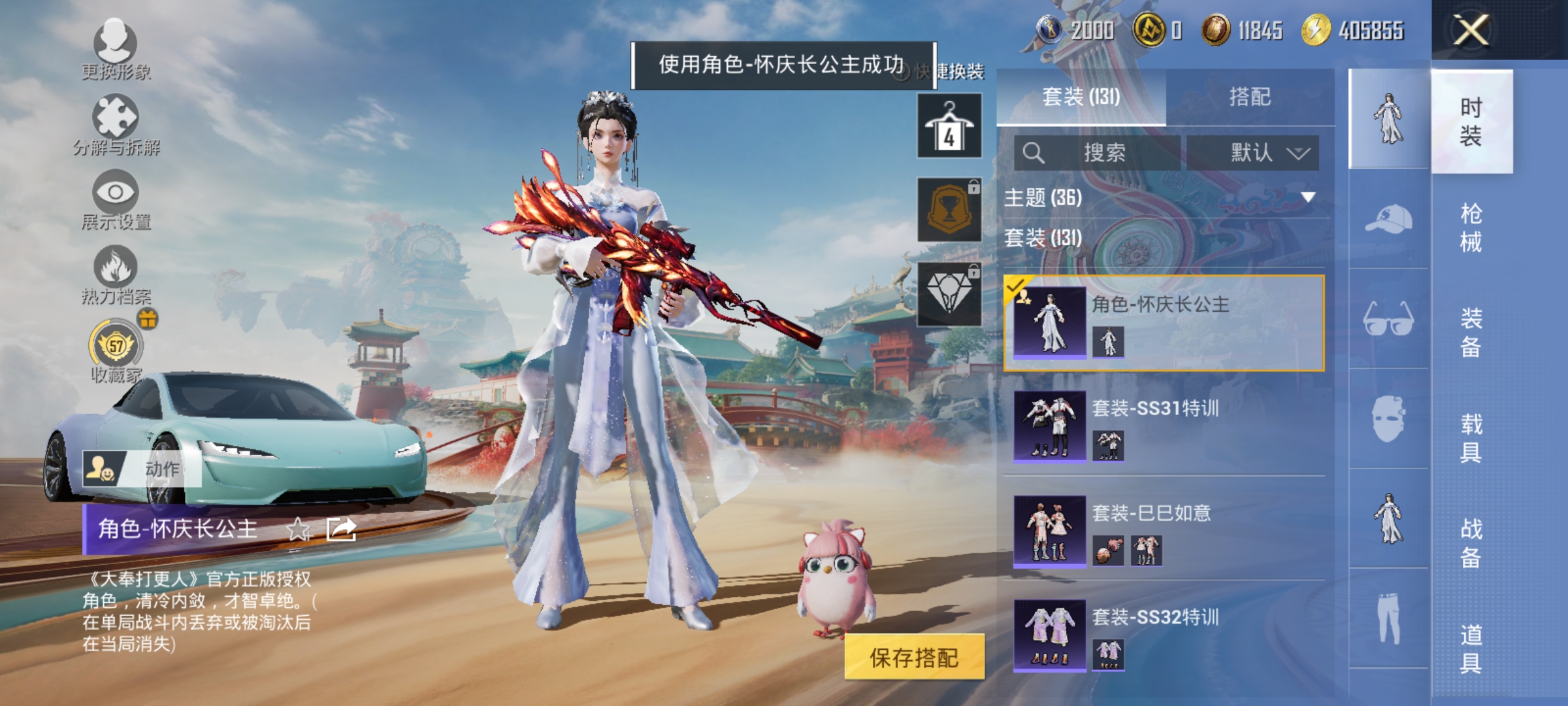1568x706 pixels.
Task: Click the 搜索 search field
Action: coord(1098,152)
